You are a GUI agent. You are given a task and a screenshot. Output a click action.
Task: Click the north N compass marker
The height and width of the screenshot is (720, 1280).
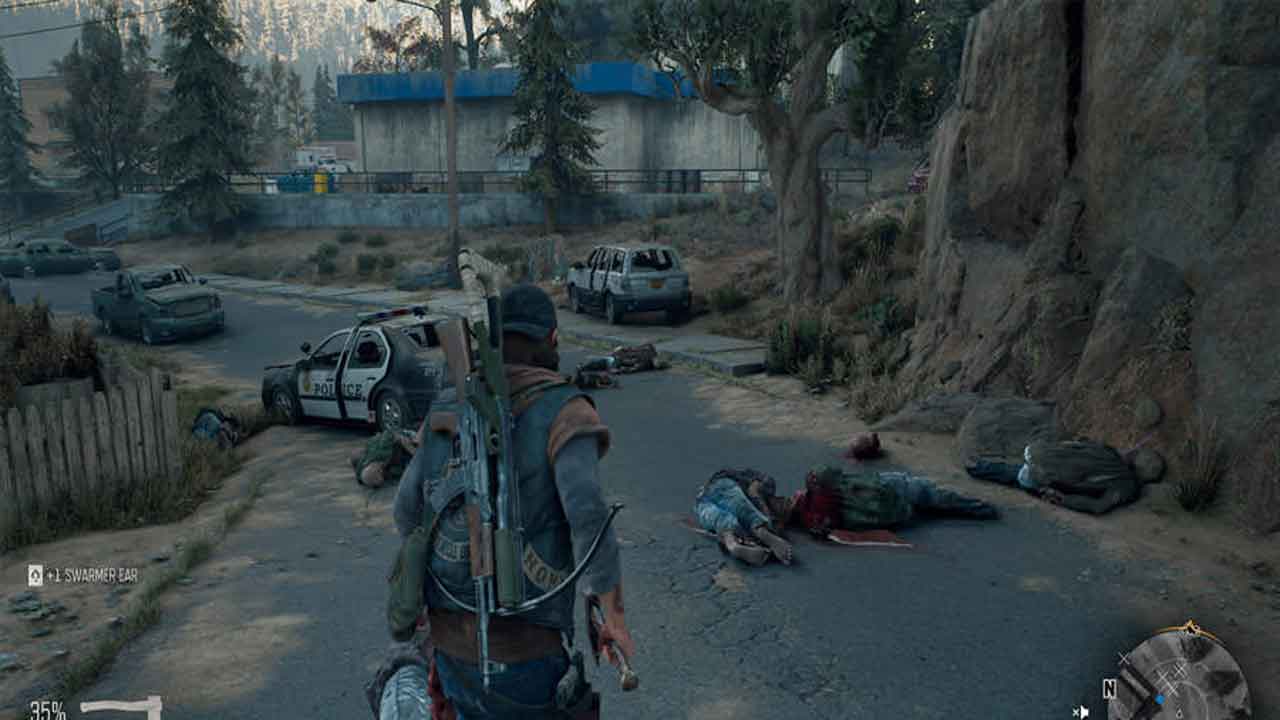pos(1109,688)
